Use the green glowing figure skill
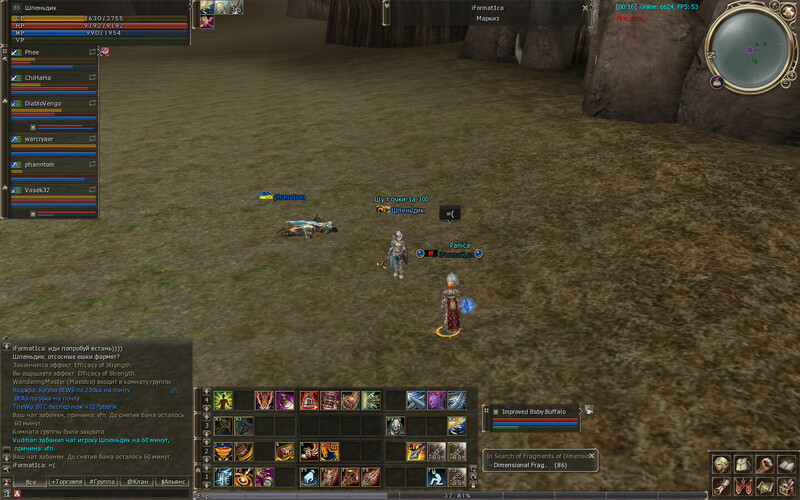Viewport: 800px width, 500px height. coord(222,400)
